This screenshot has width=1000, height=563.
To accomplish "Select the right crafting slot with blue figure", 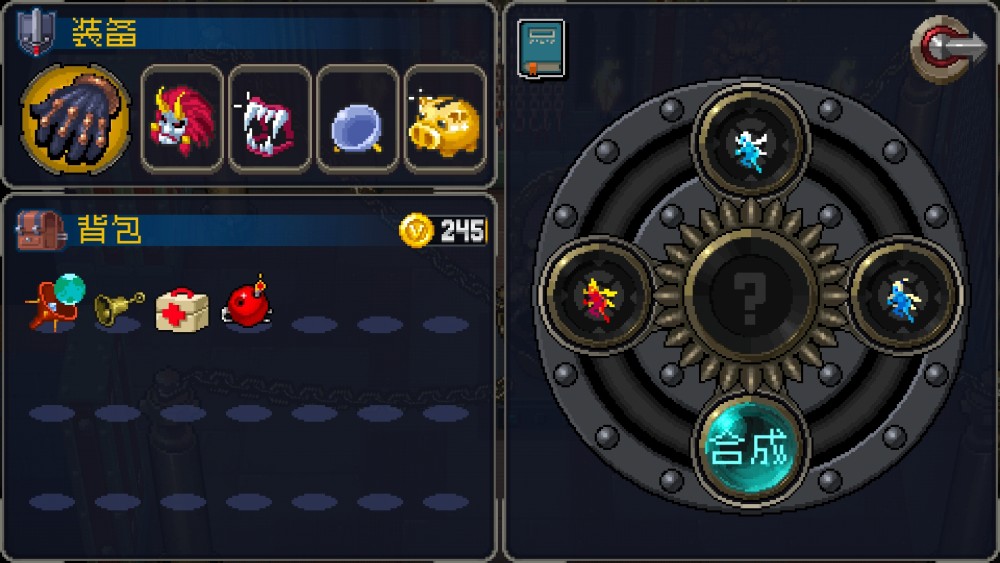I will point(903,296).
